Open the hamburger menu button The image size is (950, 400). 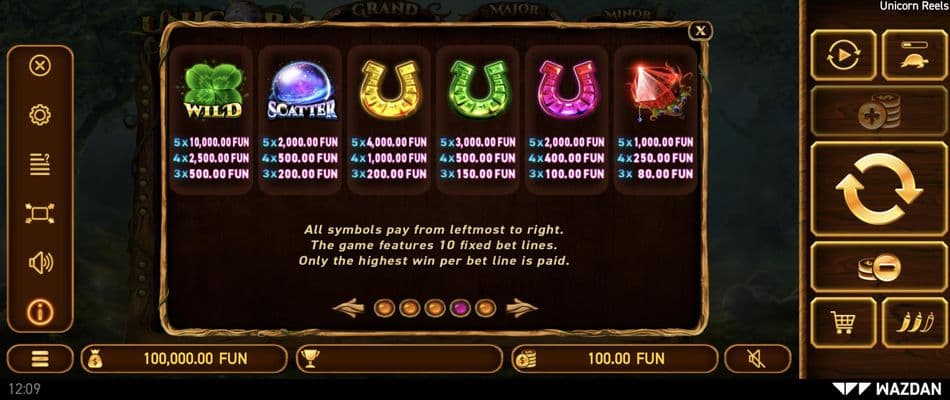point(40,358)
